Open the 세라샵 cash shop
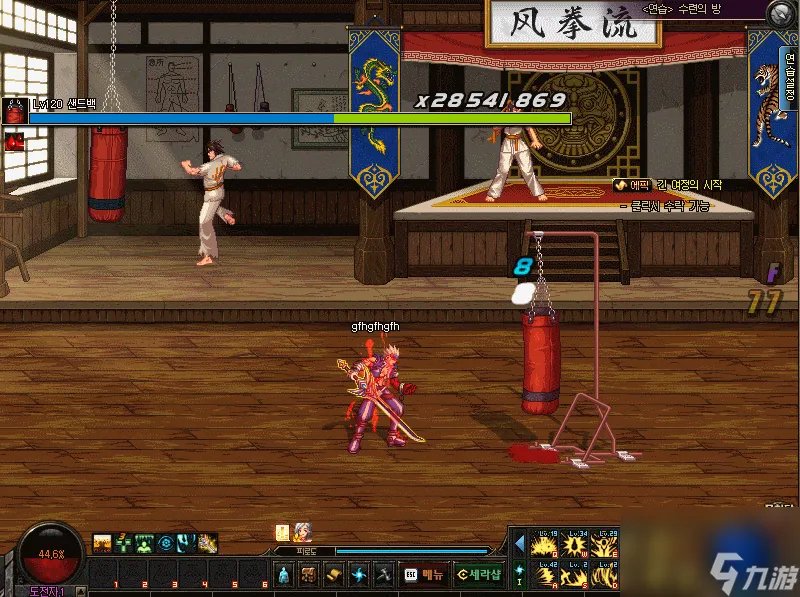The image size is (800, 597). (478, 574)
